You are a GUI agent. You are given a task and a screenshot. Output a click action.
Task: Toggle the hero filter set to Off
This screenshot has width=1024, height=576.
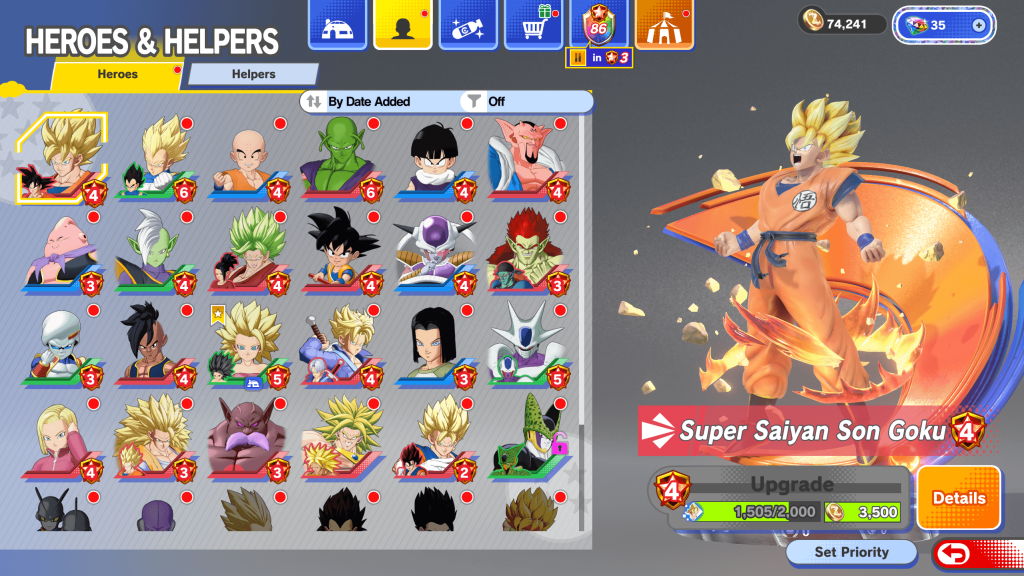point(496,101)
